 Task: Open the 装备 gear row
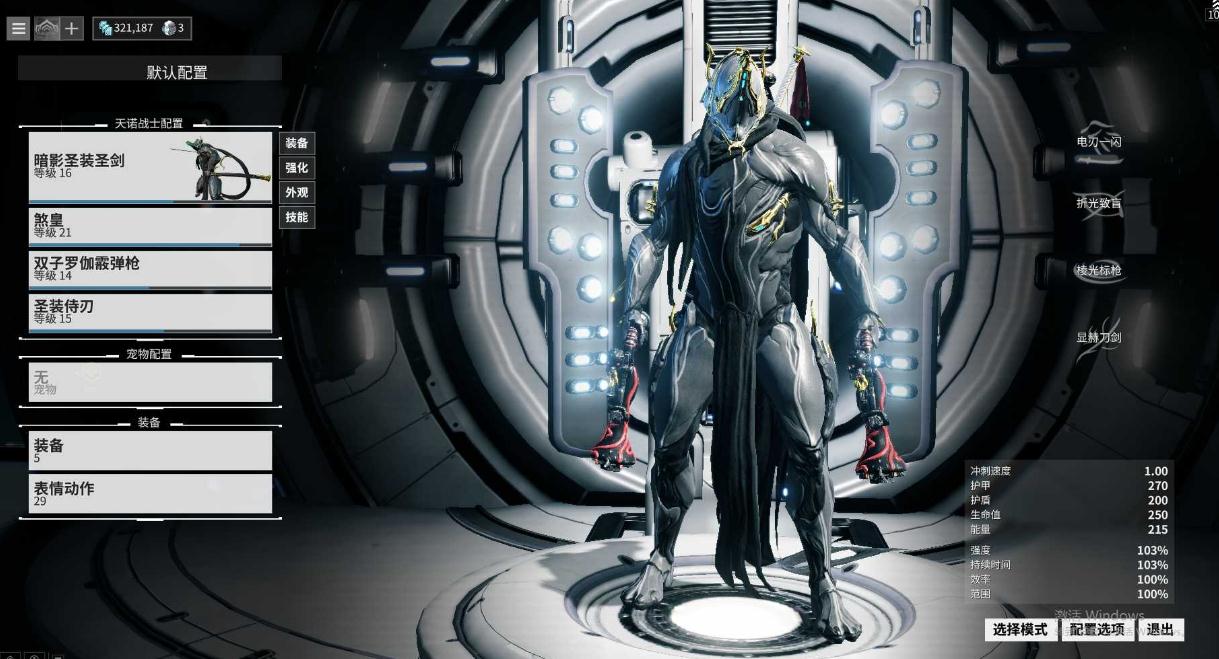point(150,450)
